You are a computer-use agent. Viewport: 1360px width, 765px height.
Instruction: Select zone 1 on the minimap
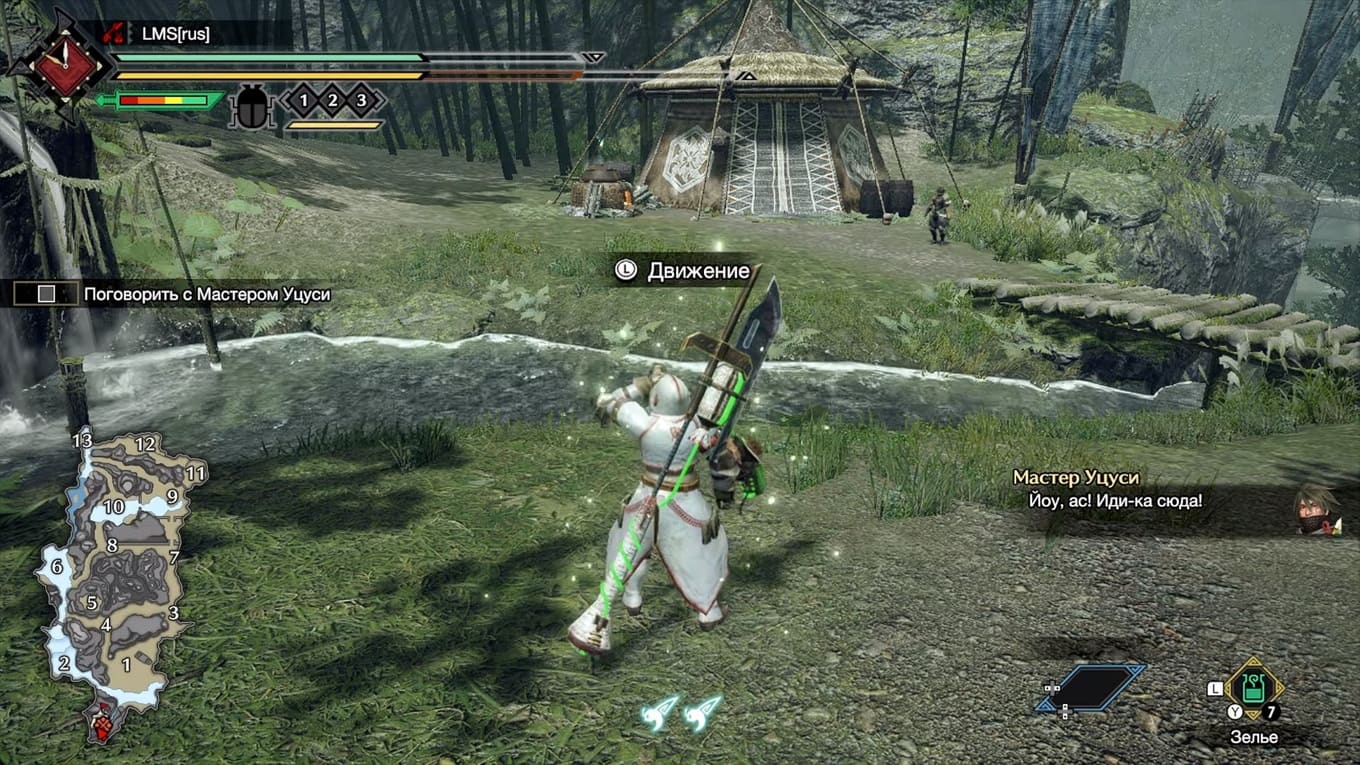[126, 663]
